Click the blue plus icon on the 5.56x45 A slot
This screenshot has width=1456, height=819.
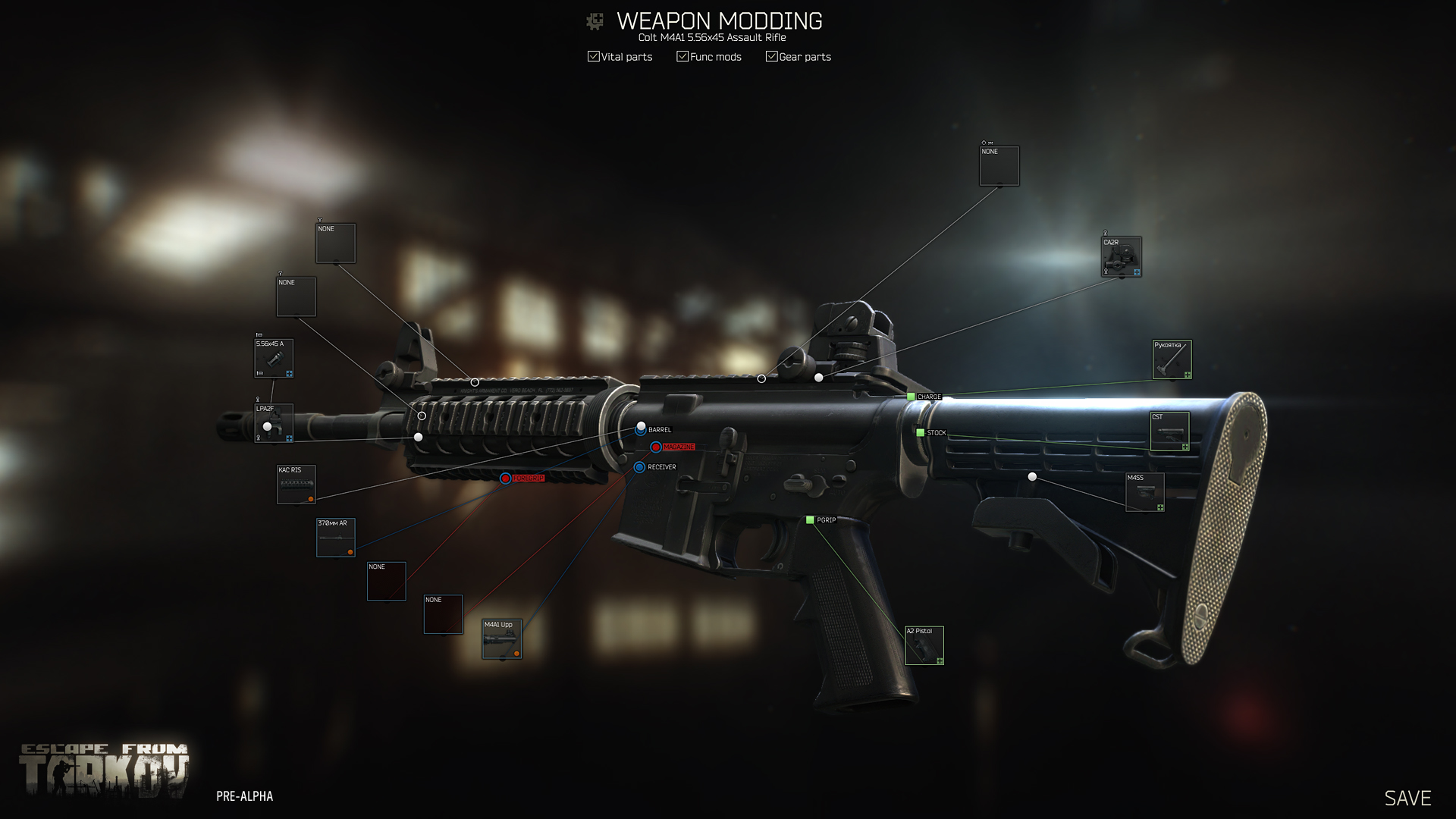[x=289, y=374]
